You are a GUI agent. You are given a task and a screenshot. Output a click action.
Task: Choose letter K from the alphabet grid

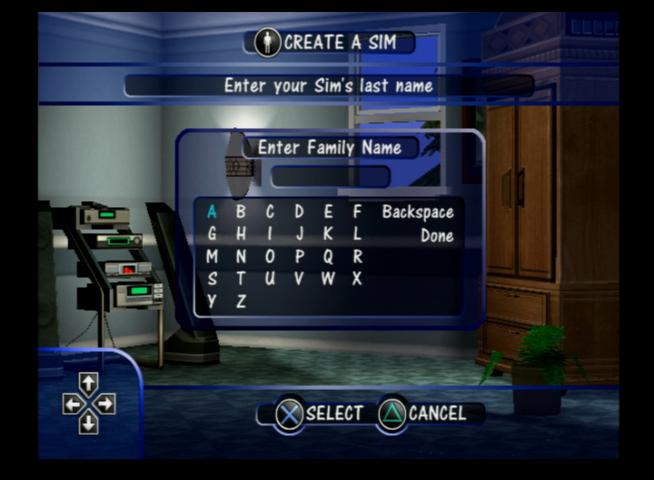[x=328, y=234]
